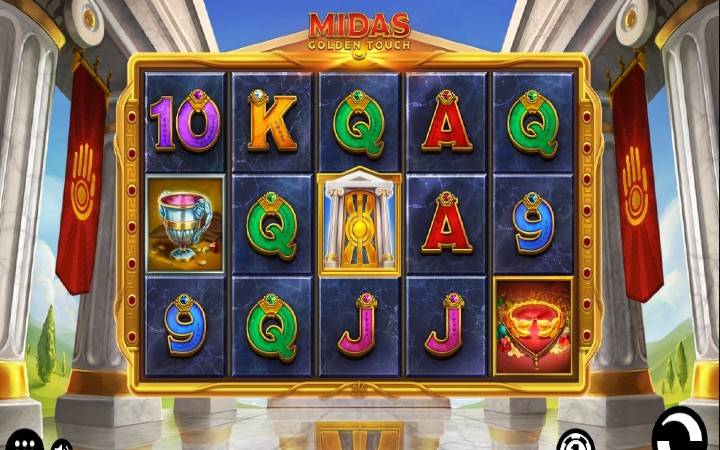
Task: Open the menu with the three-dots button
Action: [24, 442]
